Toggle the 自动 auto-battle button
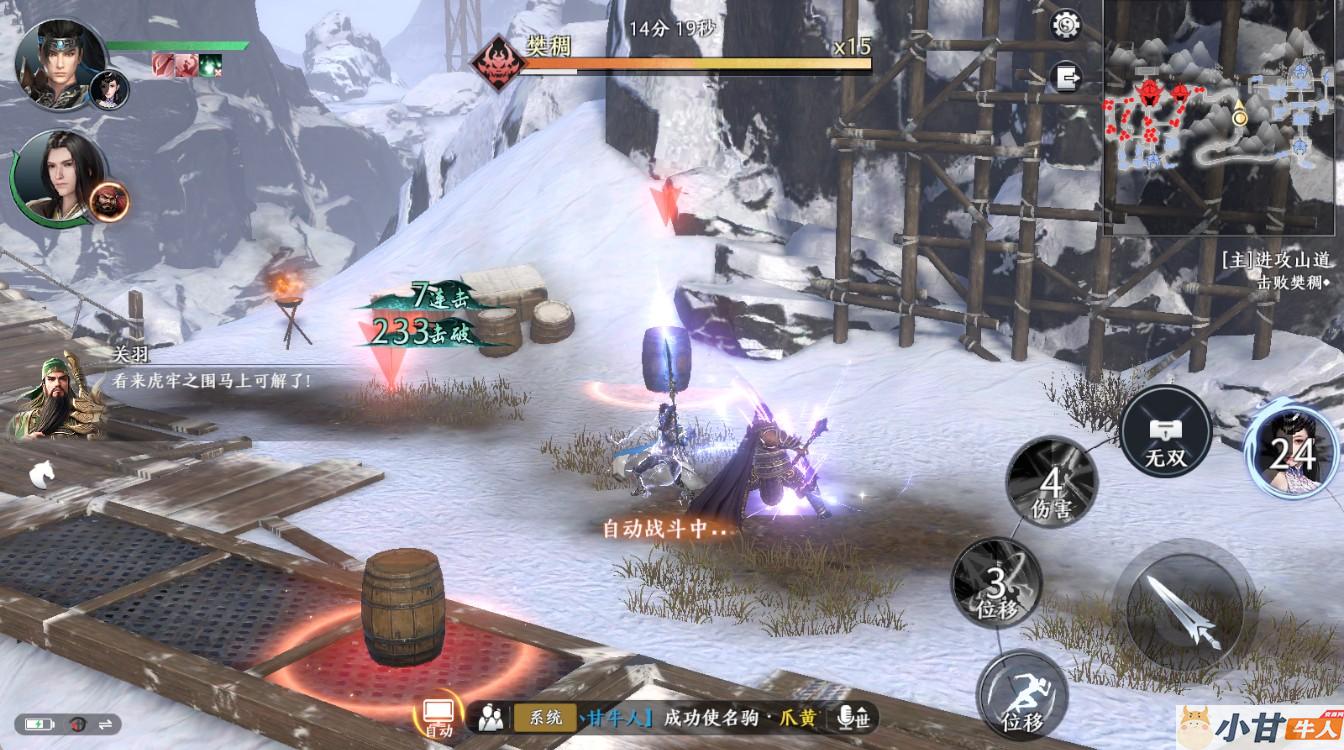This screenshot has height=750, width=1344. pos(439,715)
